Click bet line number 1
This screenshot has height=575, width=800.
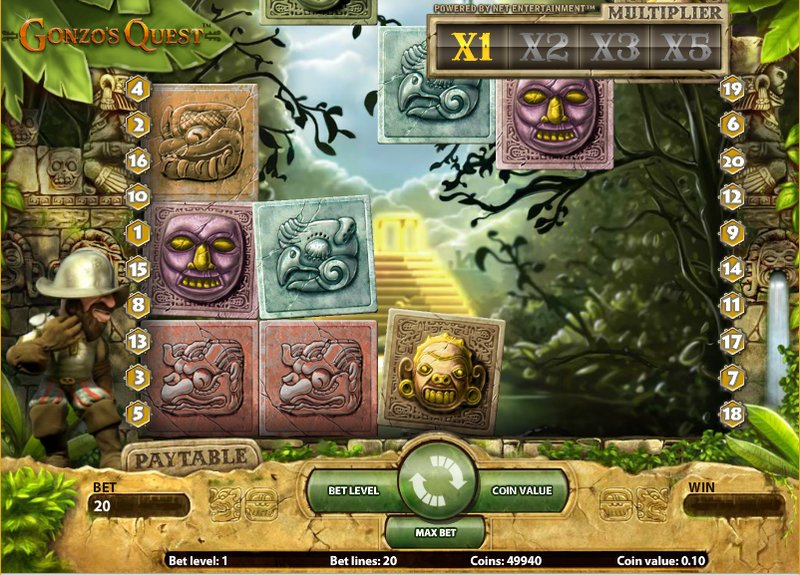[x=138, y=233]
